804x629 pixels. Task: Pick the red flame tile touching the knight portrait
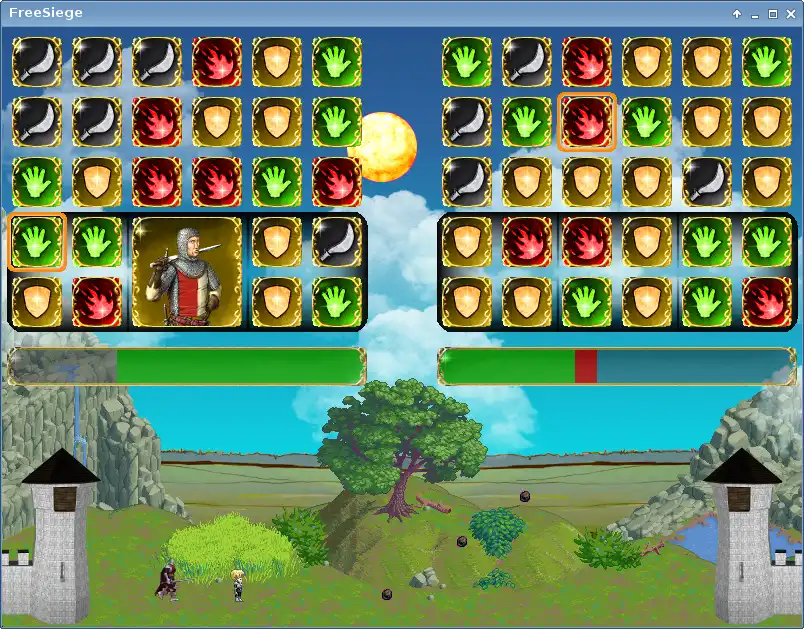tap(97, 301)
